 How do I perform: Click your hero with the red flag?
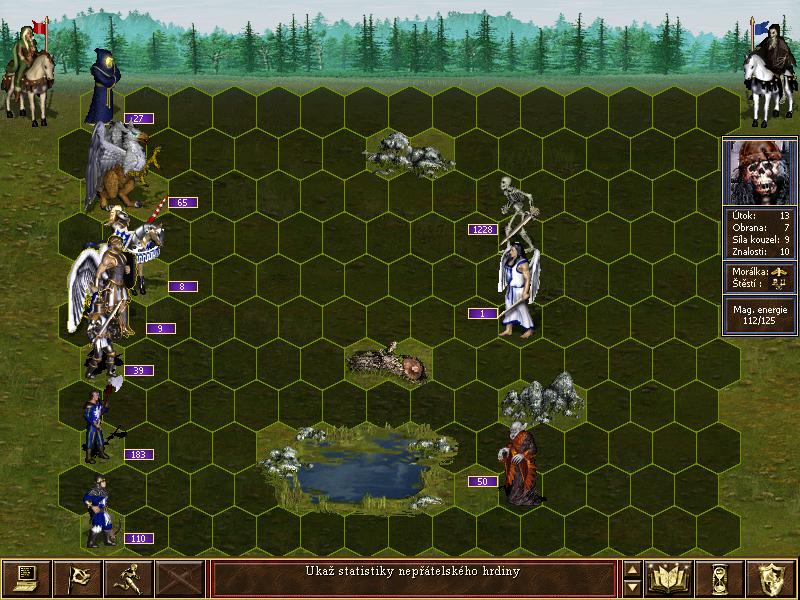(28, 70)
